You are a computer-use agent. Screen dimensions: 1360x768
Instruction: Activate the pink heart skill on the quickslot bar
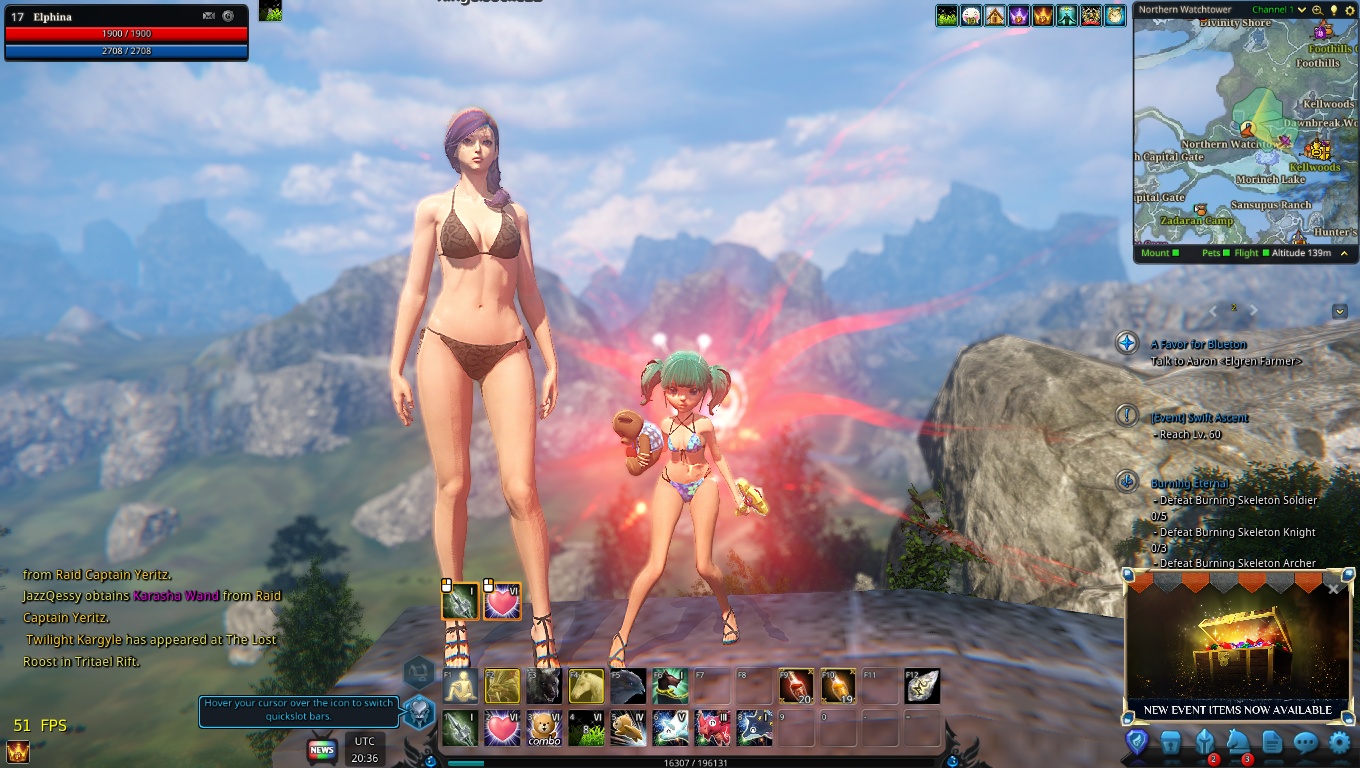[x=502, y=728]
